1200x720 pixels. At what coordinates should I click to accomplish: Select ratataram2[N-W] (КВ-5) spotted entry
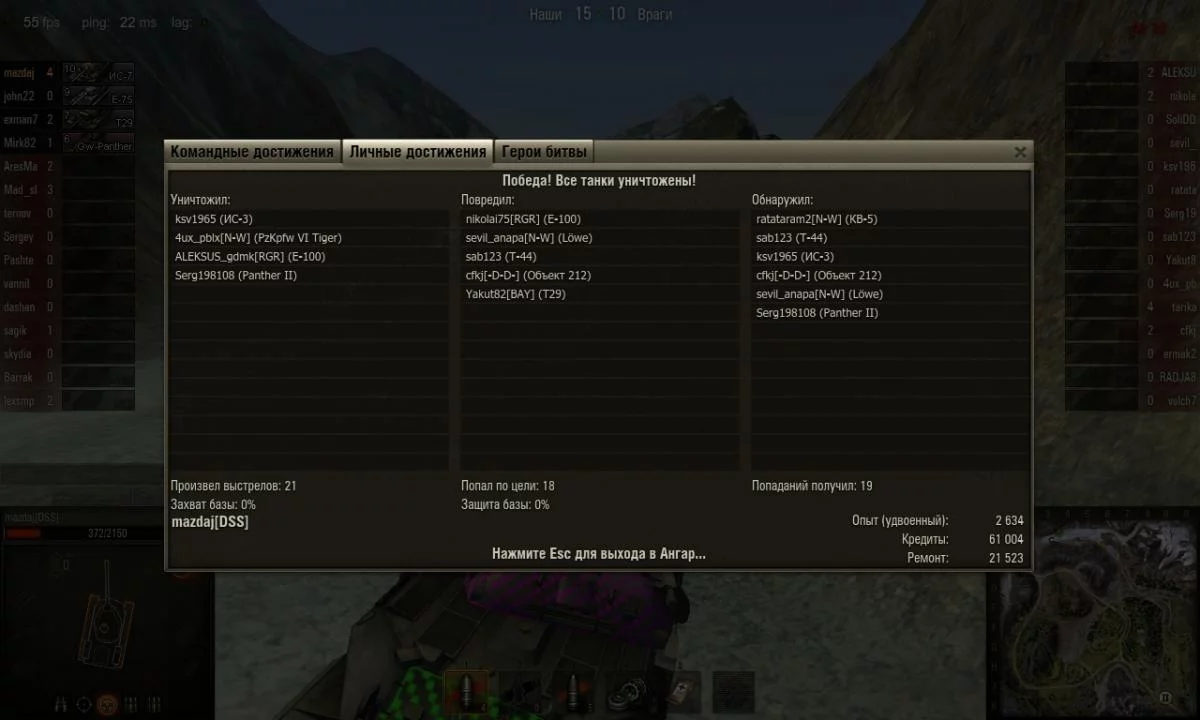[890, 219]
